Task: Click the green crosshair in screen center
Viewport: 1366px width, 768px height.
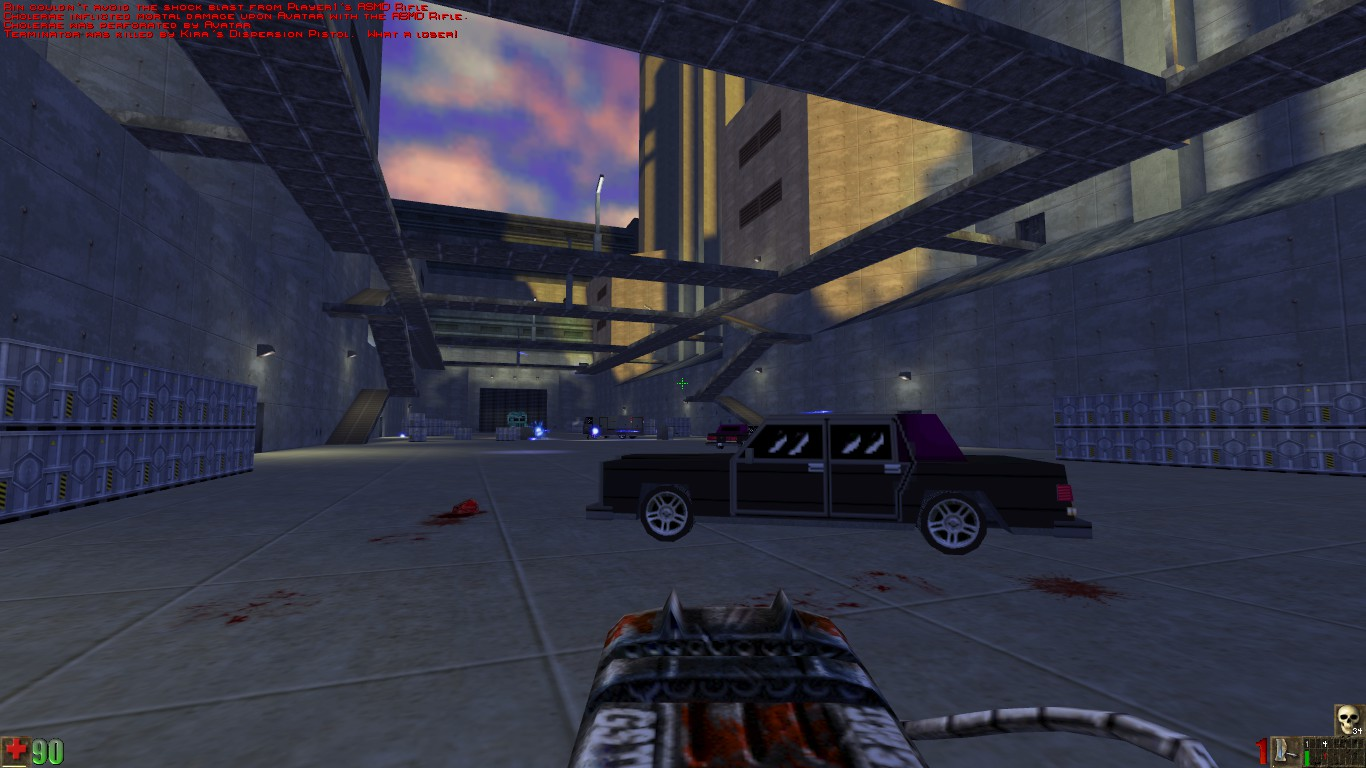Action: click(682, 383)
